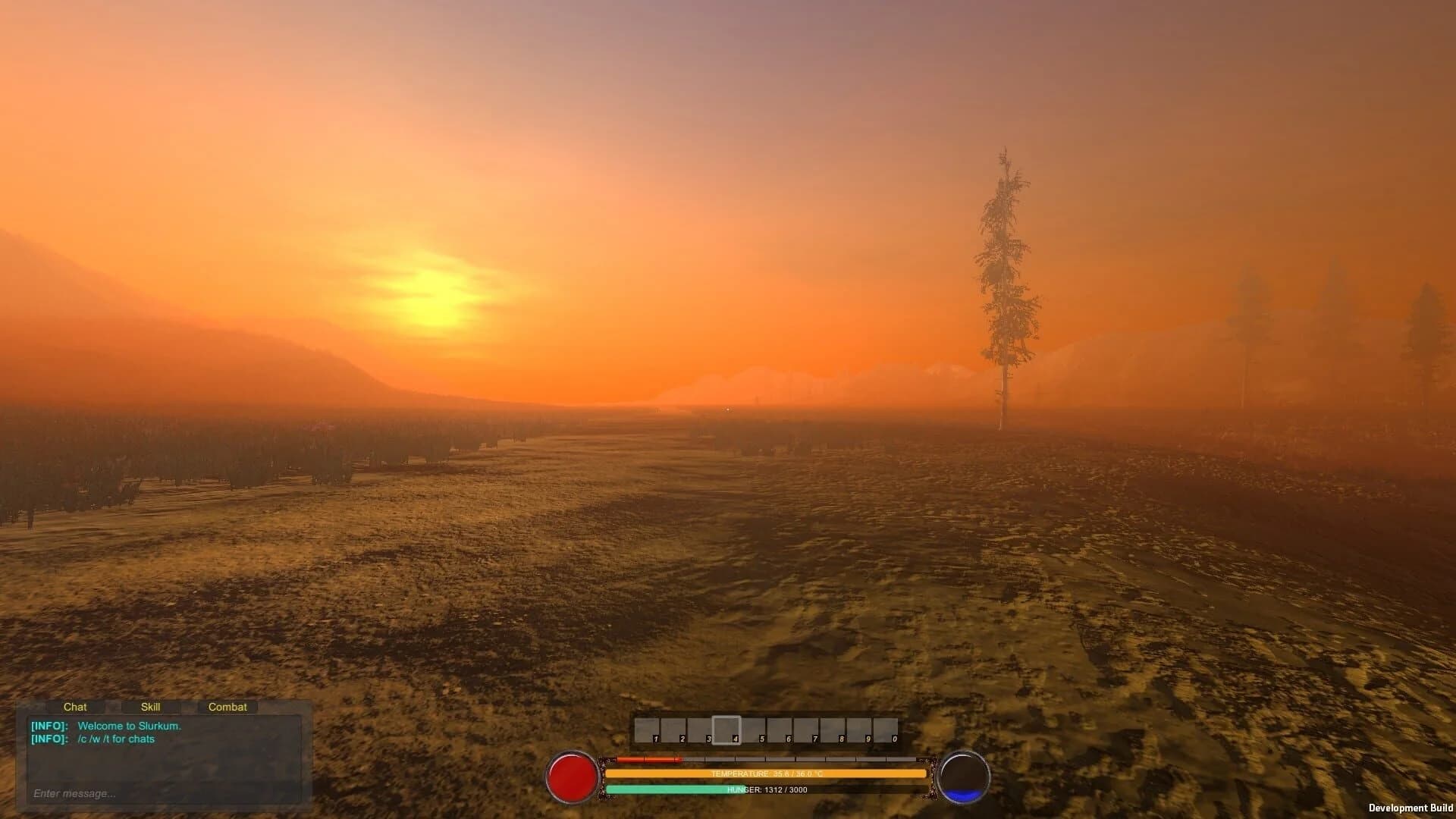Click the Development Build label

pos(1410,807)
